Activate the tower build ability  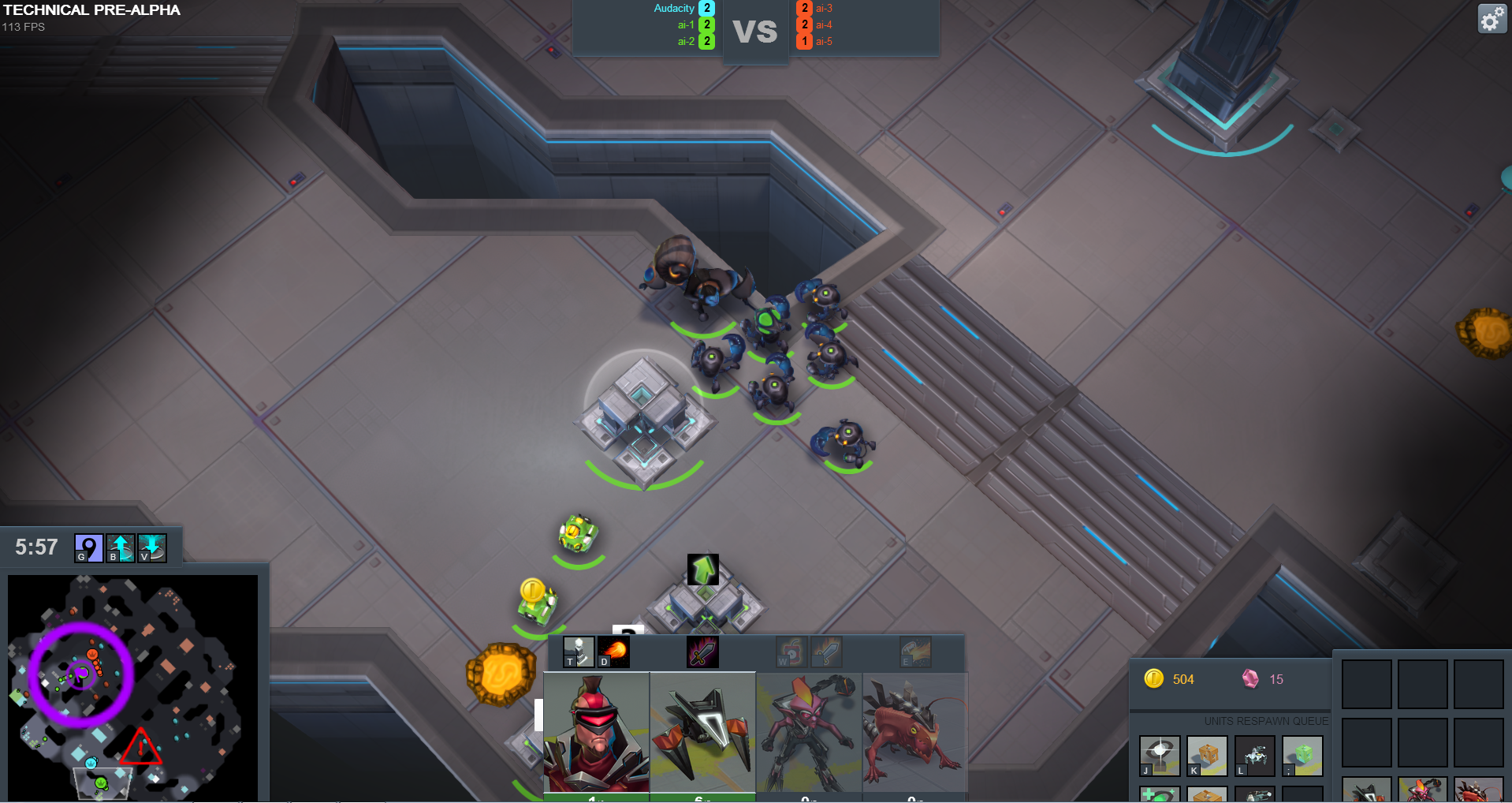tap(579, 652)
